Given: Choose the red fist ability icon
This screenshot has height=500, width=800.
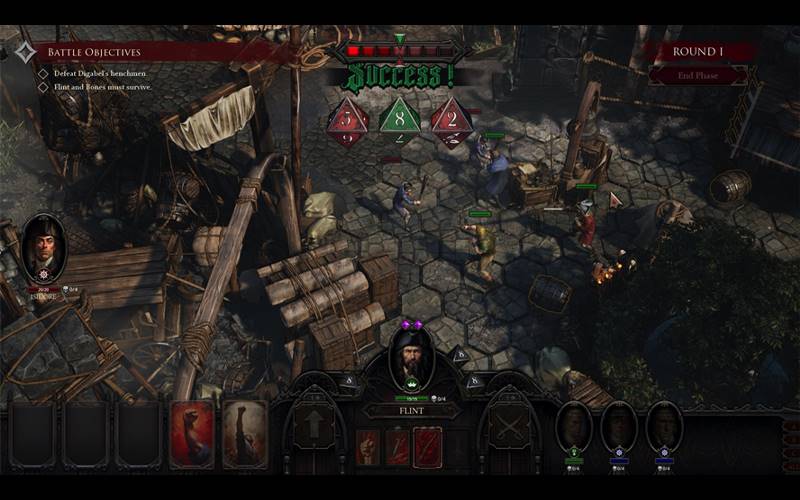Looking at the screenshot, I should pyautogui.click(x=368, y=447).
